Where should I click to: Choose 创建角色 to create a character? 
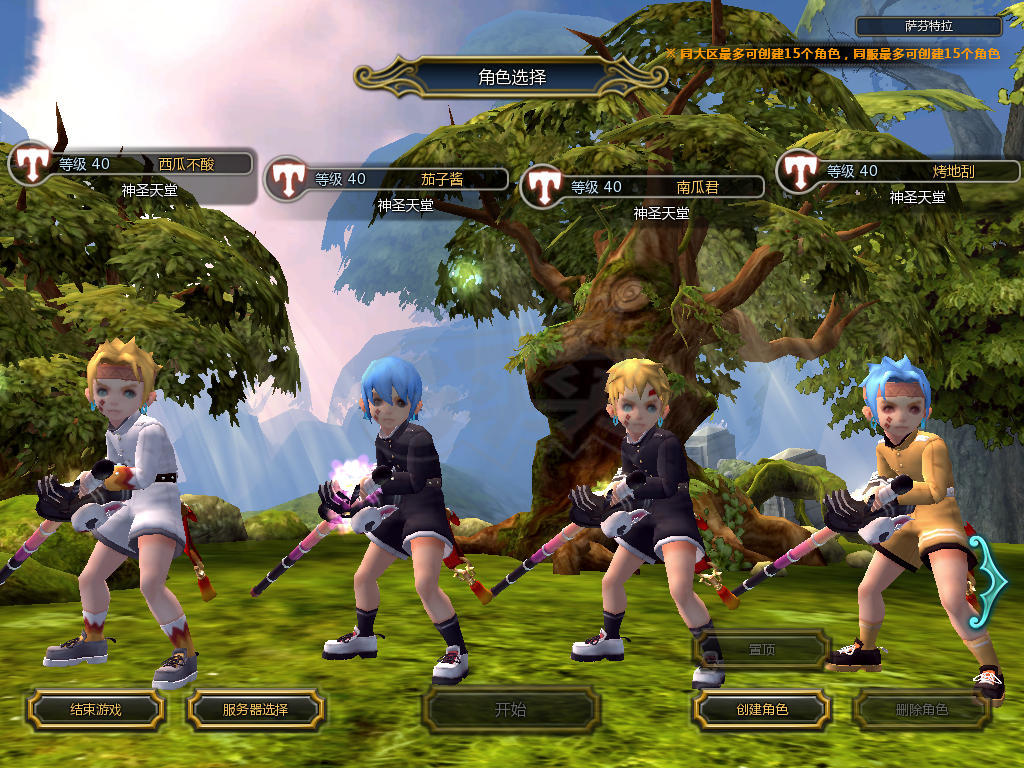[761, 710]
